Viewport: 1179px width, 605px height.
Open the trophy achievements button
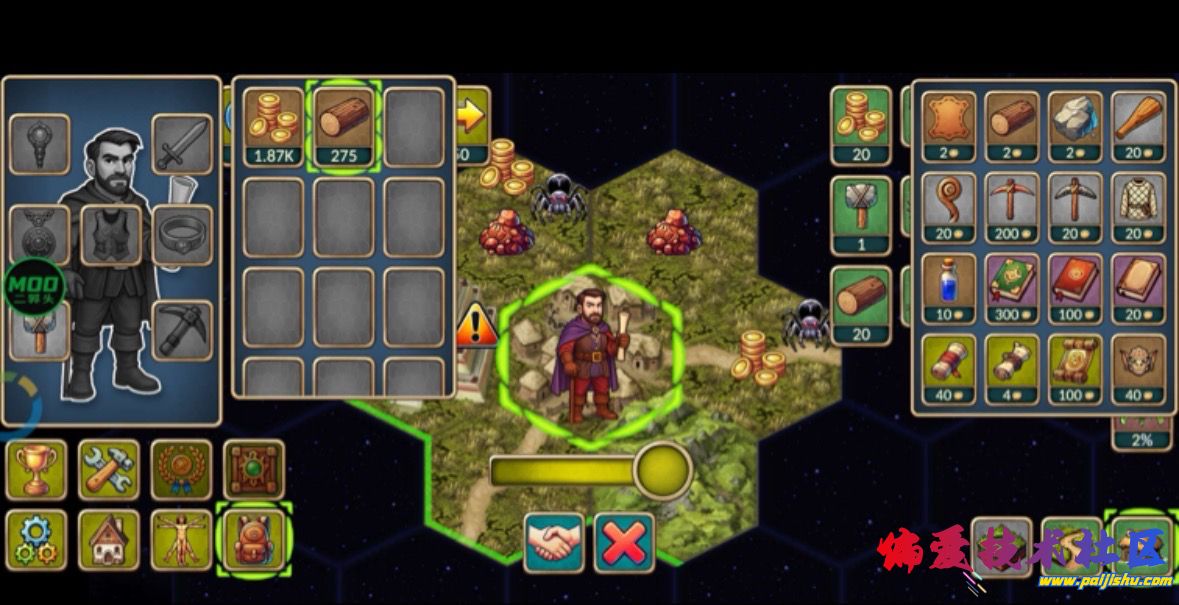(x=37, y=469)
